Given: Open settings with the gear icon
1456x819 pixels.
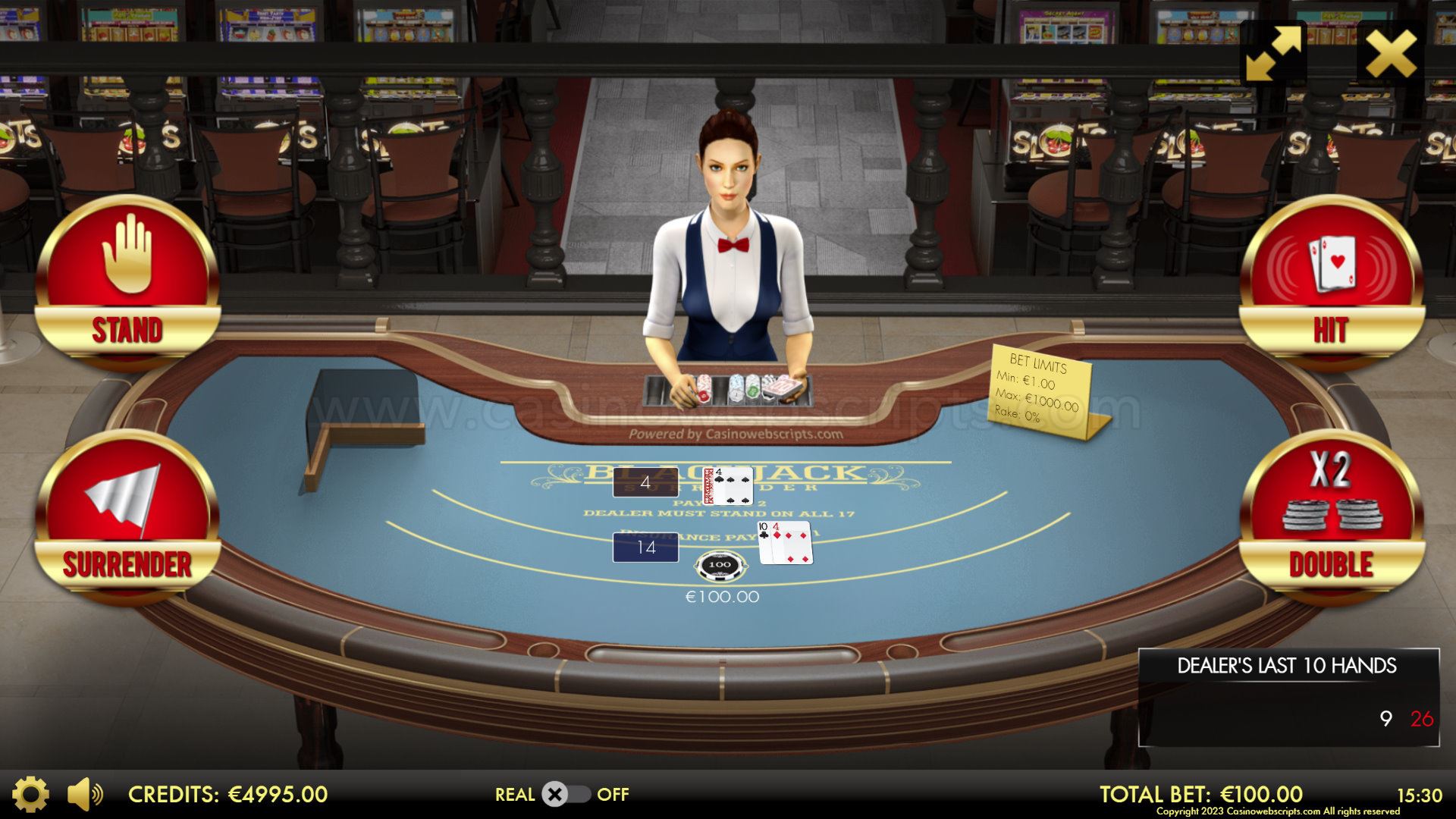Looking at the screenshot, I should point(30,794).
